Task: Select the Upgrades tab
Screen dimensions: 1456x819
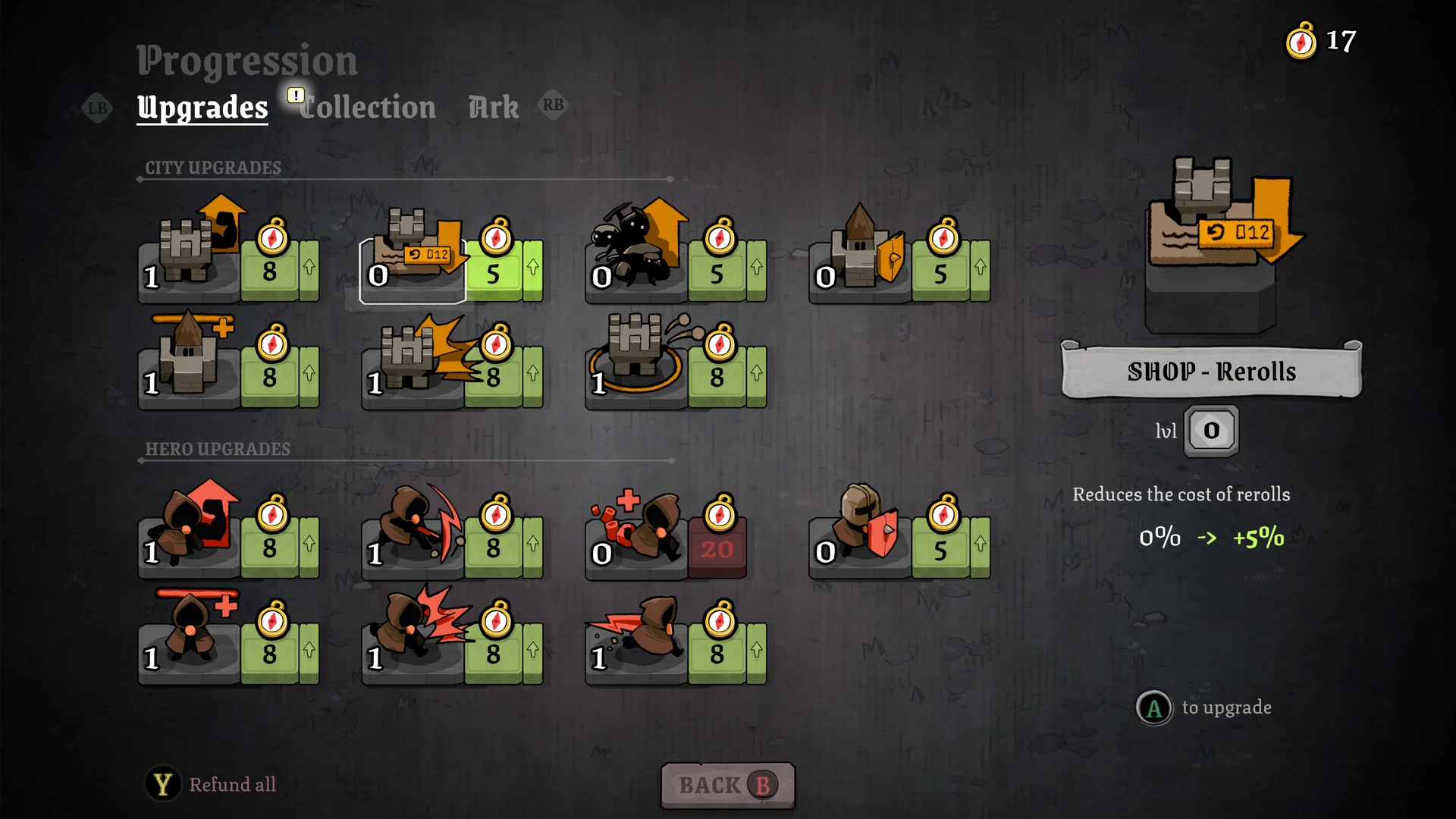Action: coord(202,108)
